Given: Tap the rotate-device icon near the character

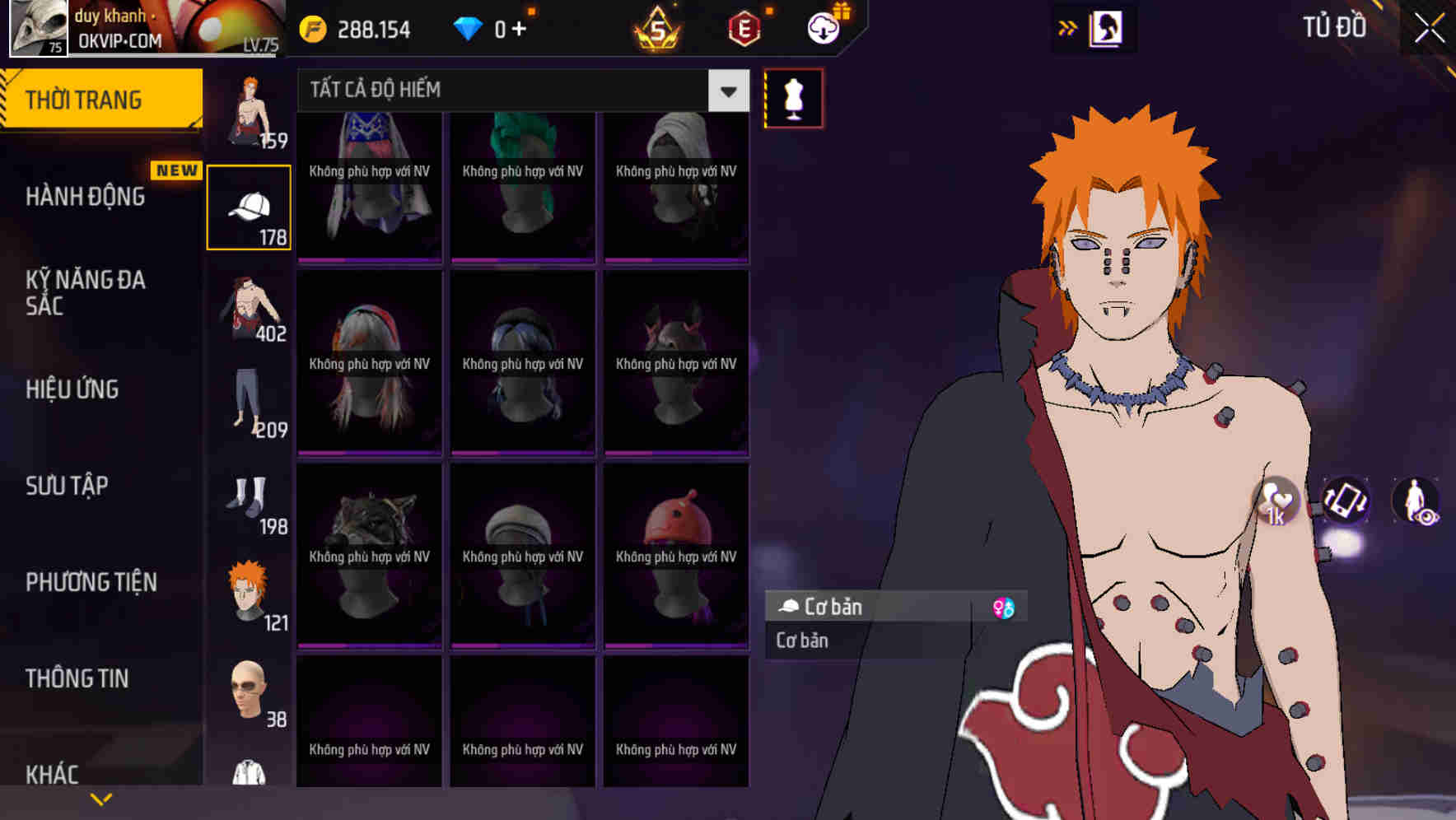Looking at the screenshot, I should pos(1346,503).
